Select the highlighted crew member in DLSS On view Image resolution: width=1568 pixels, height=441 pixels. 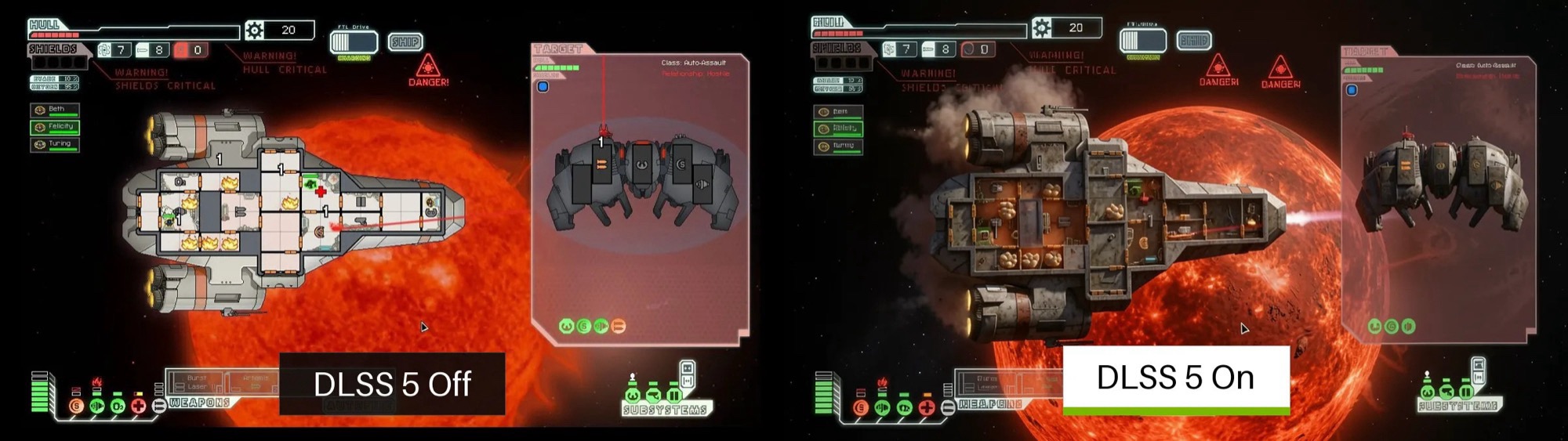coord(838,128)
